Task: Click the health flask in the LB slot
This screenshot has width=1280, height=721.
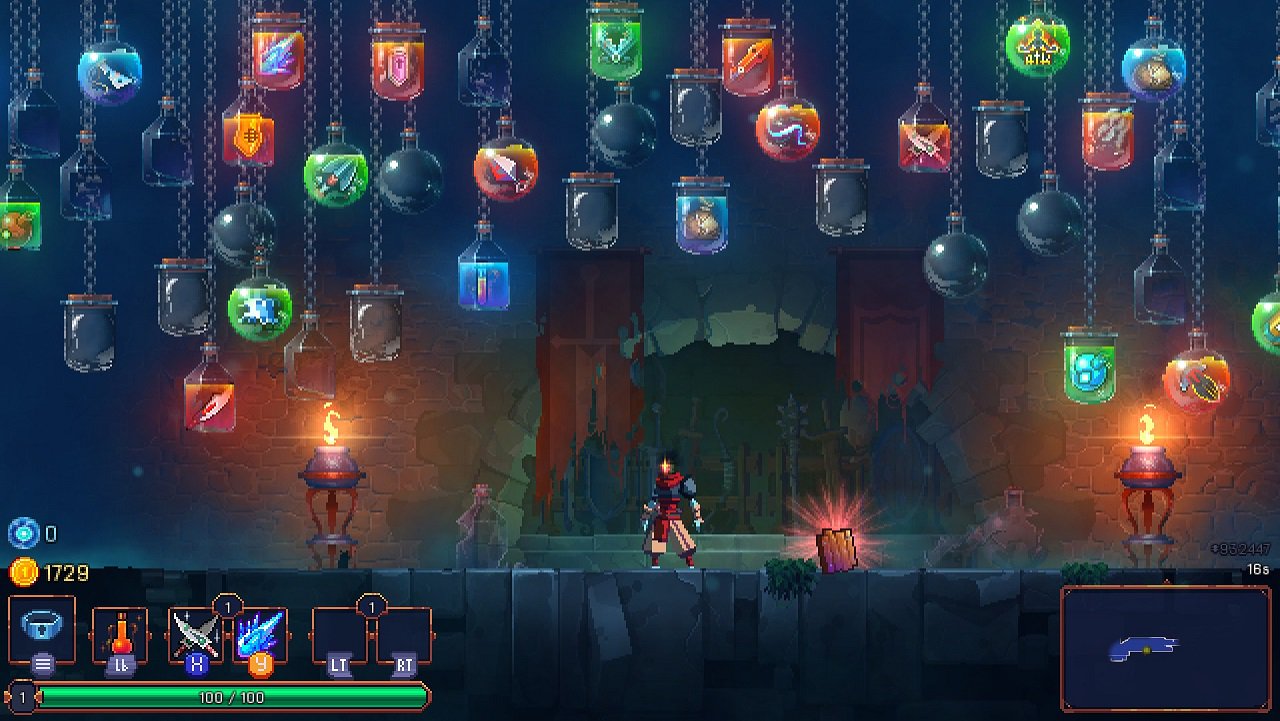Action: tap(120, 632)
